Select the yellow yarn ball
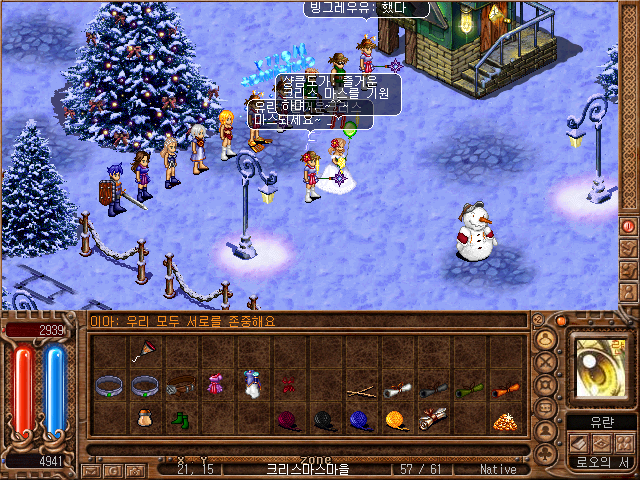 pyautogui.click(x=397, y=420)
